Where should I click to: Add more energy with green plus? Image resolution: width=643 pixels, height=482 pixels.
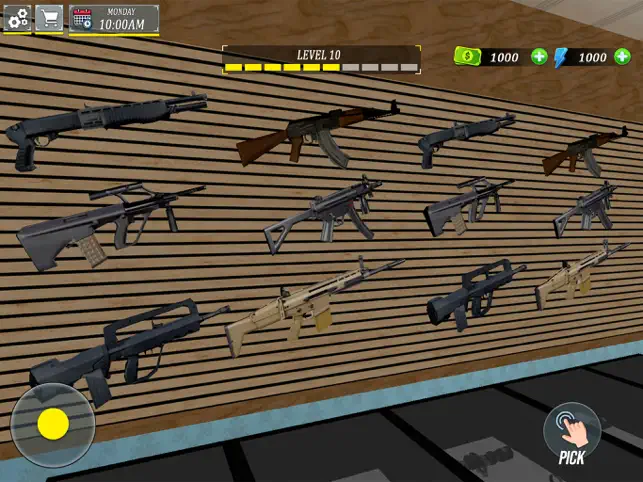625,57
